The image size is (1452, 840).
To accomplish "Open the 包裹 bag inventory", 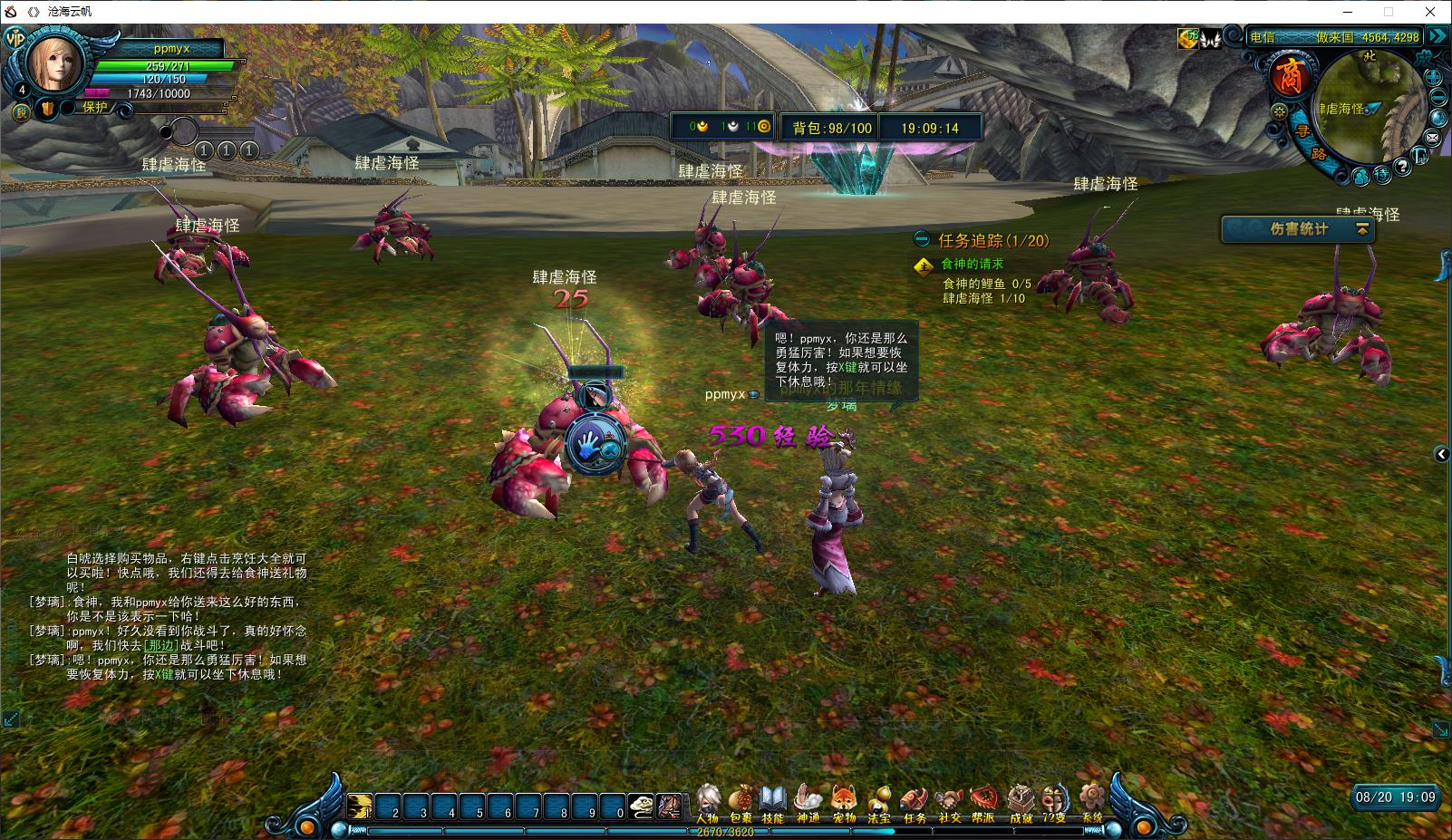I will 741,802.
